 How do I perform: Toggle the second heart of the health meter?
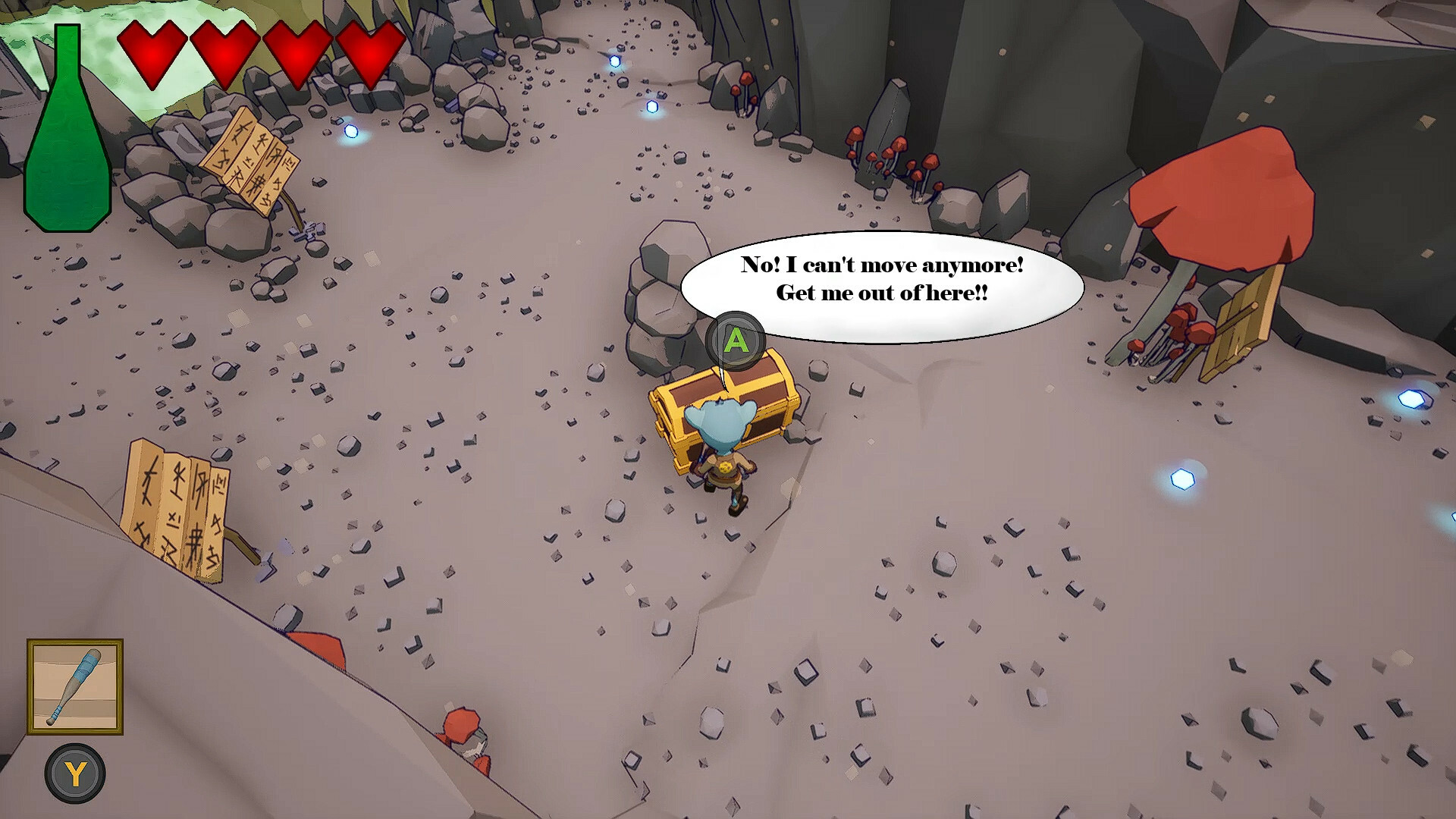[x=224, y=53]
